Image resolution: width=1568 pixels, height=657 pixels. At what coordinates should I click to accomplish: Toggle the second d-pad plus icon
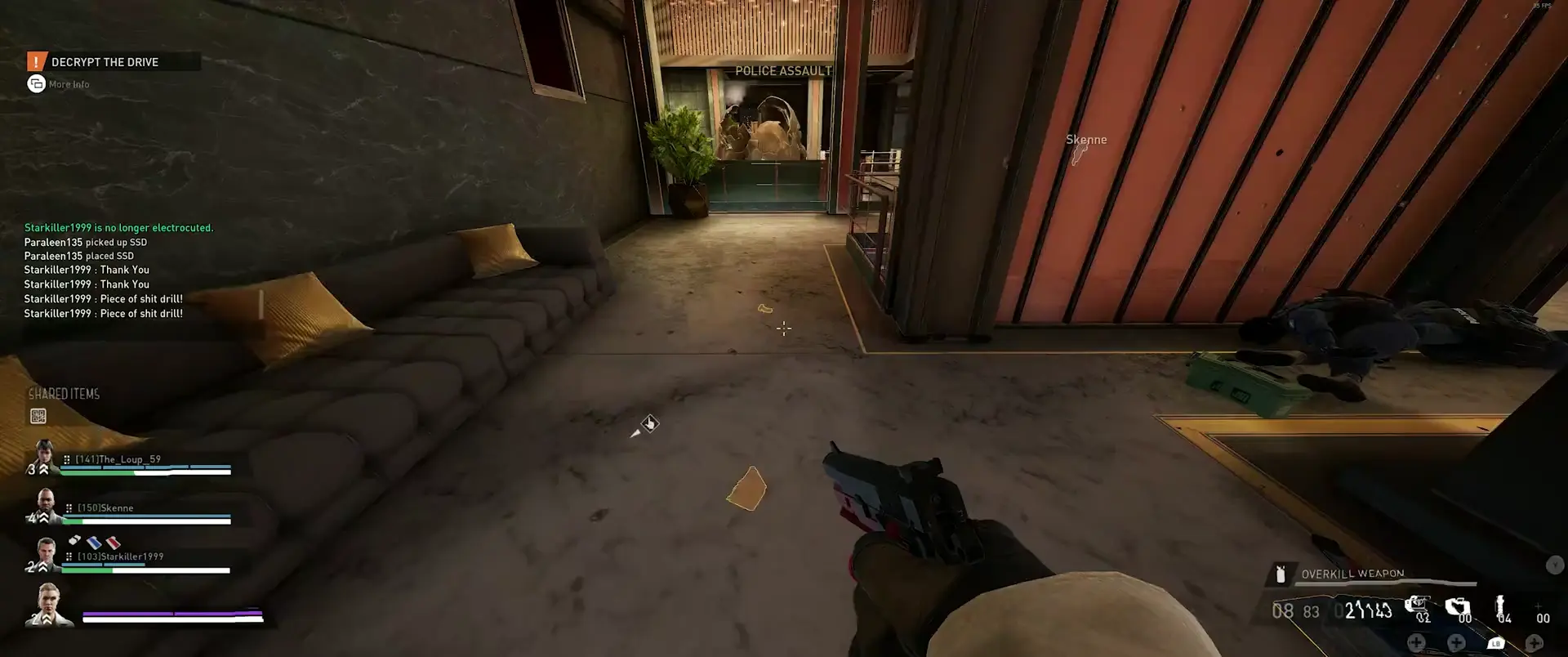[x=1456, y=644]
